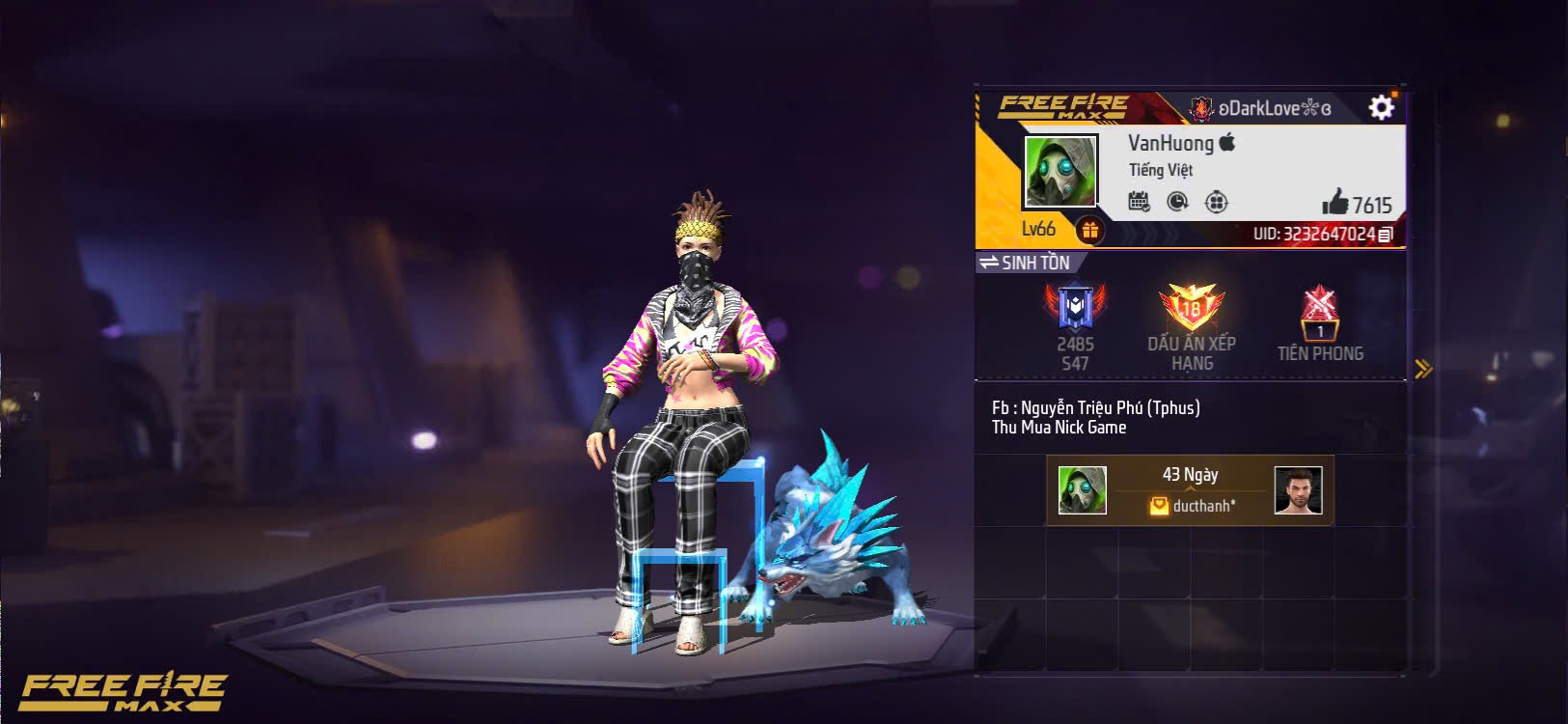Open the Dấu Ấn Xếp Hạng badge
Viewport: 1568px width, 724px height.
[1192, 309]
